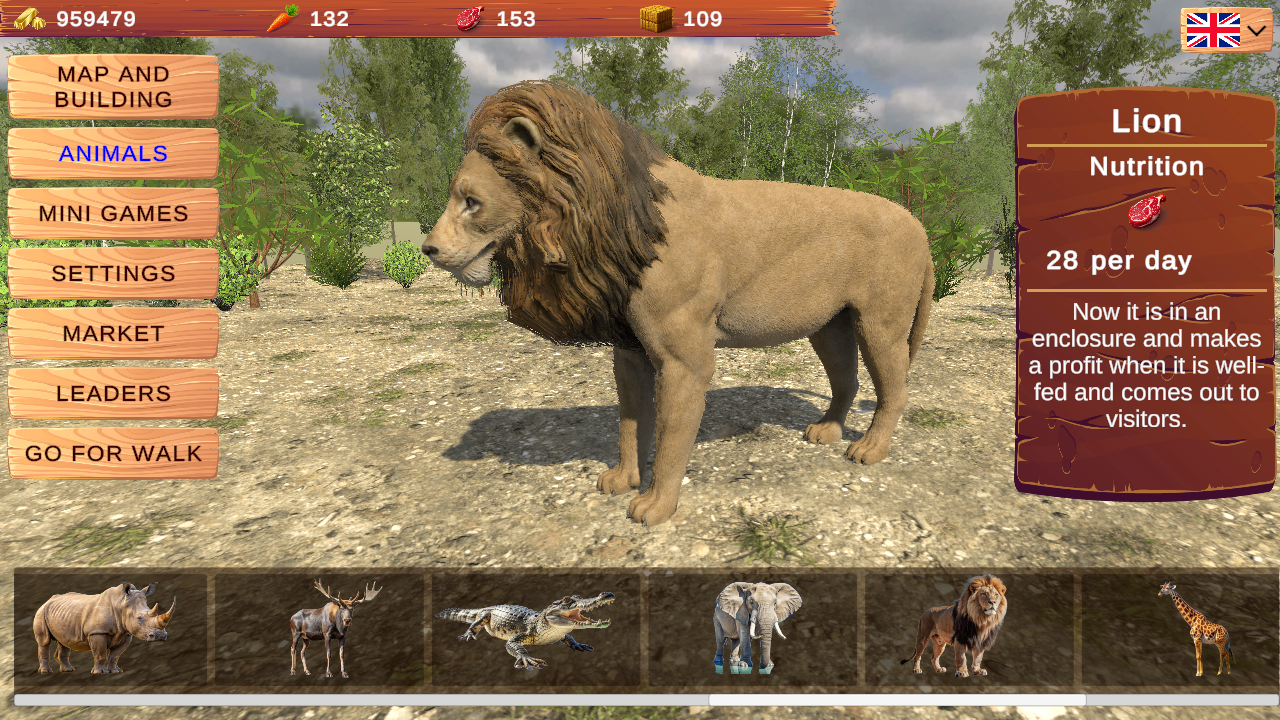Screen dimensions: 1280x720
Task: Open the MARKET screen
Action: pos(112,333)
